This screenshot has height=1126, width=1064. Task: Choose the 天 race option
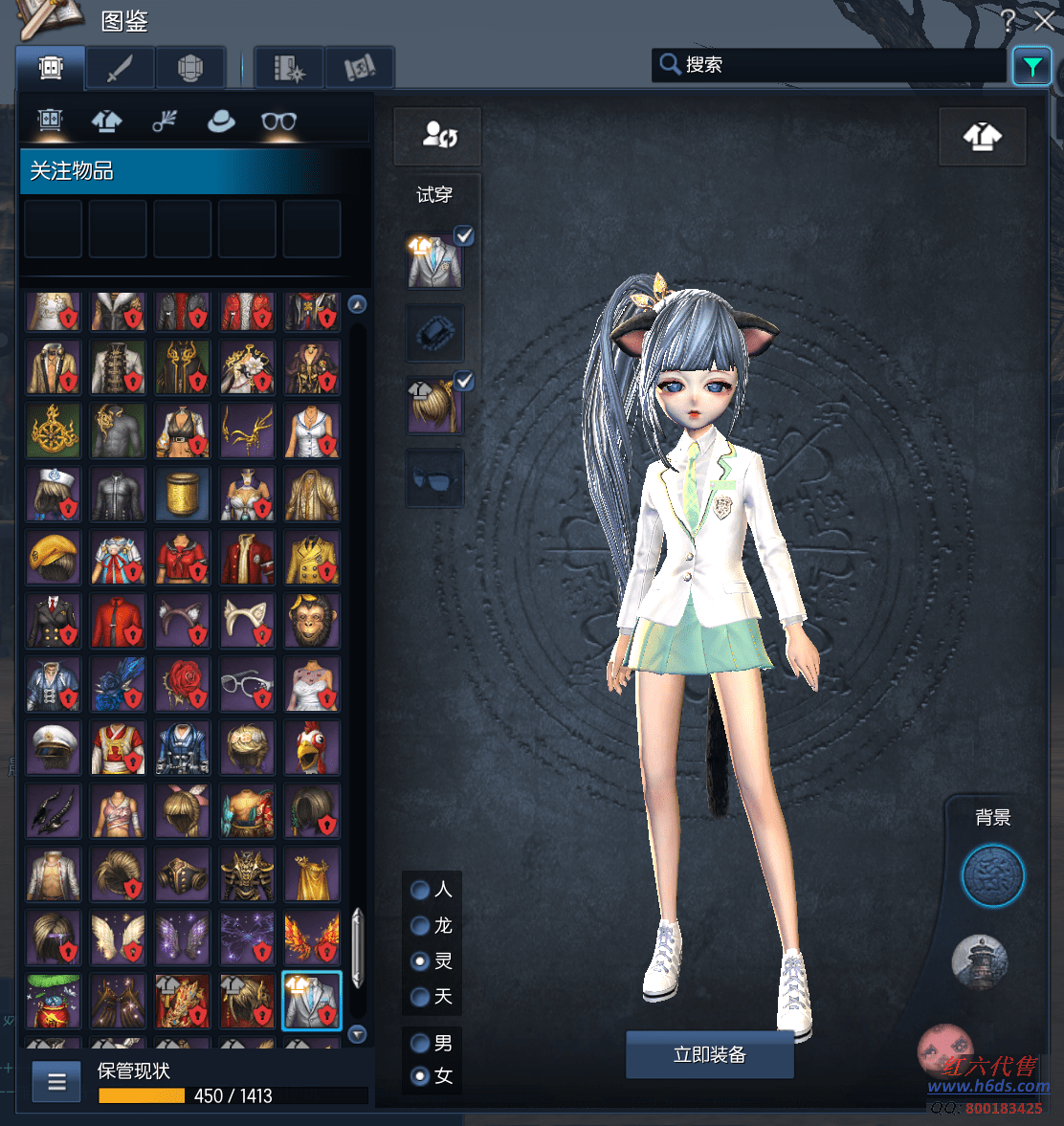(x=420, y=997)
